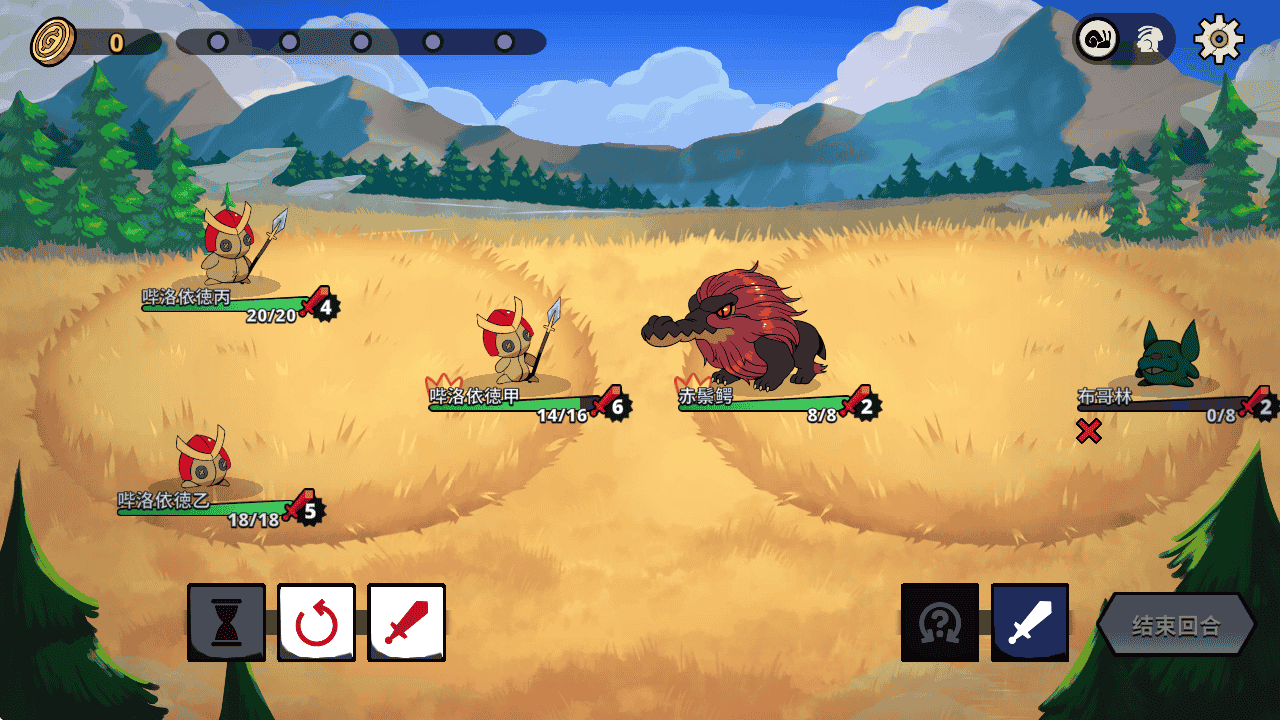Image resolution: width=1280 pixels, height=720 pixels.
Task: Pick the white sword on blue card
Action: 1030,623
